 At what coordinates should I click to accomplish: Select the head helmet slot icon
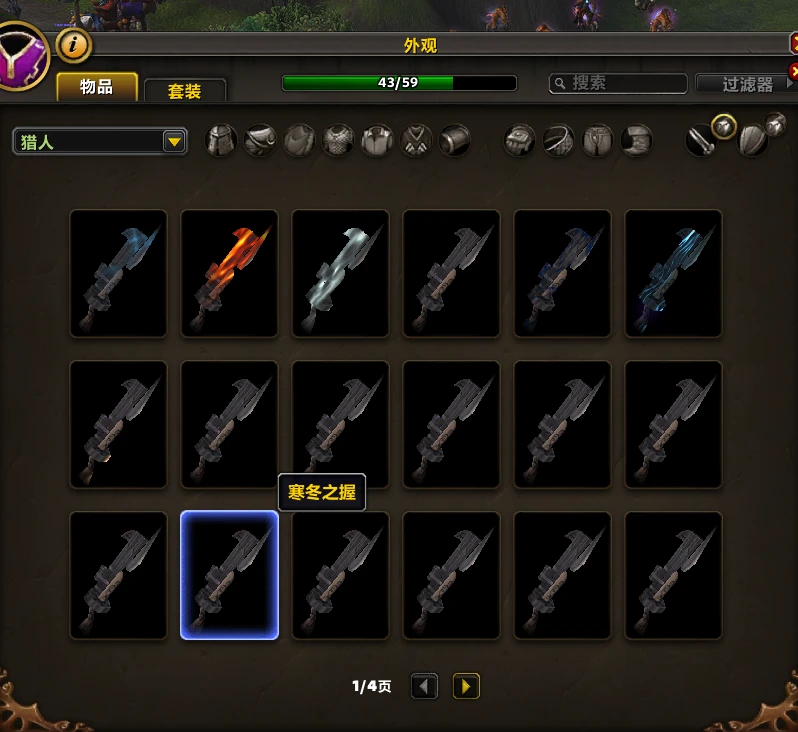pyautogui.click(x=222, y=141)
